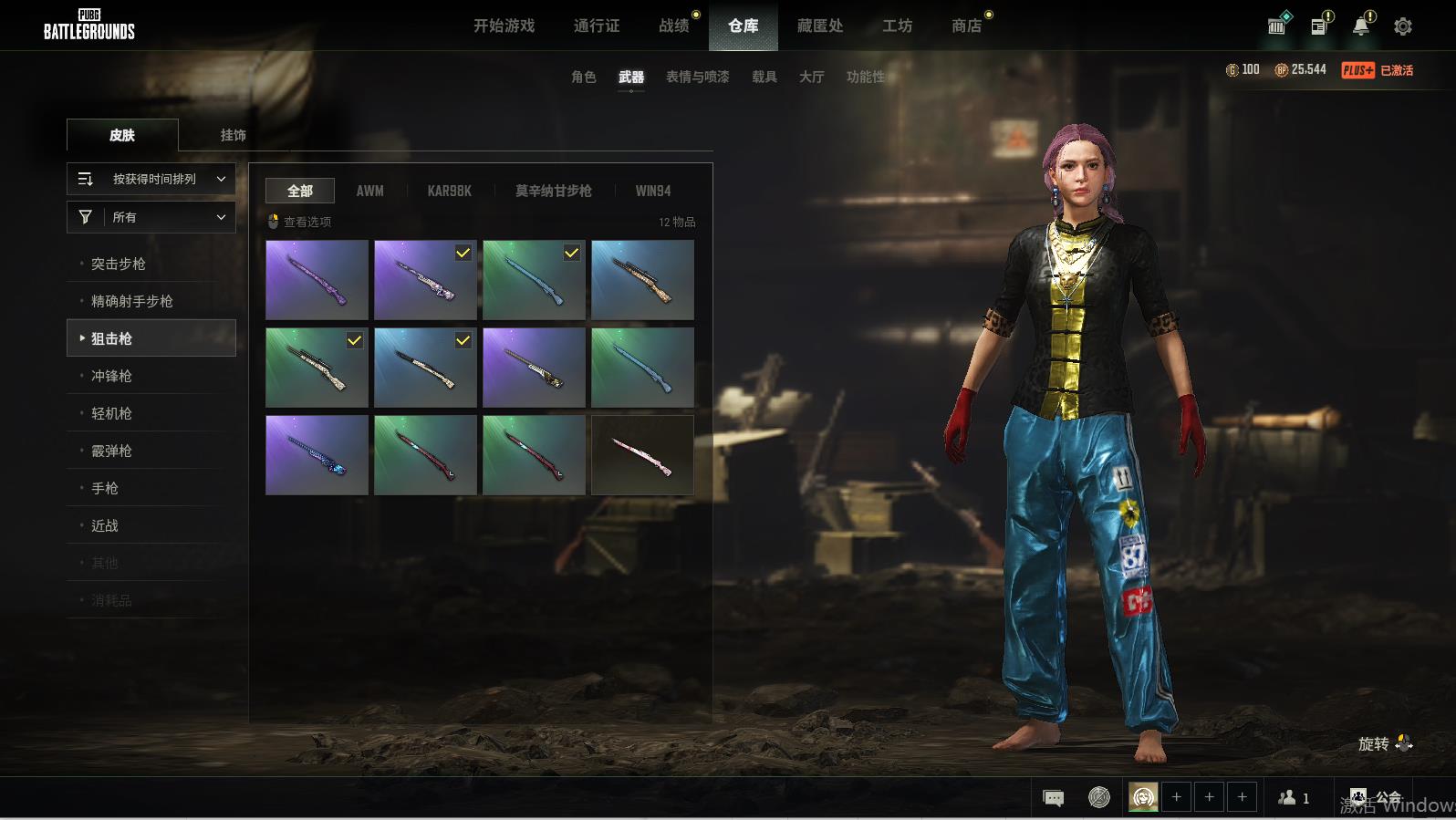Viewport: 1456px width, 820px height.
Task: Switch to the 角色 character section
Action: (x=583, y=77)
